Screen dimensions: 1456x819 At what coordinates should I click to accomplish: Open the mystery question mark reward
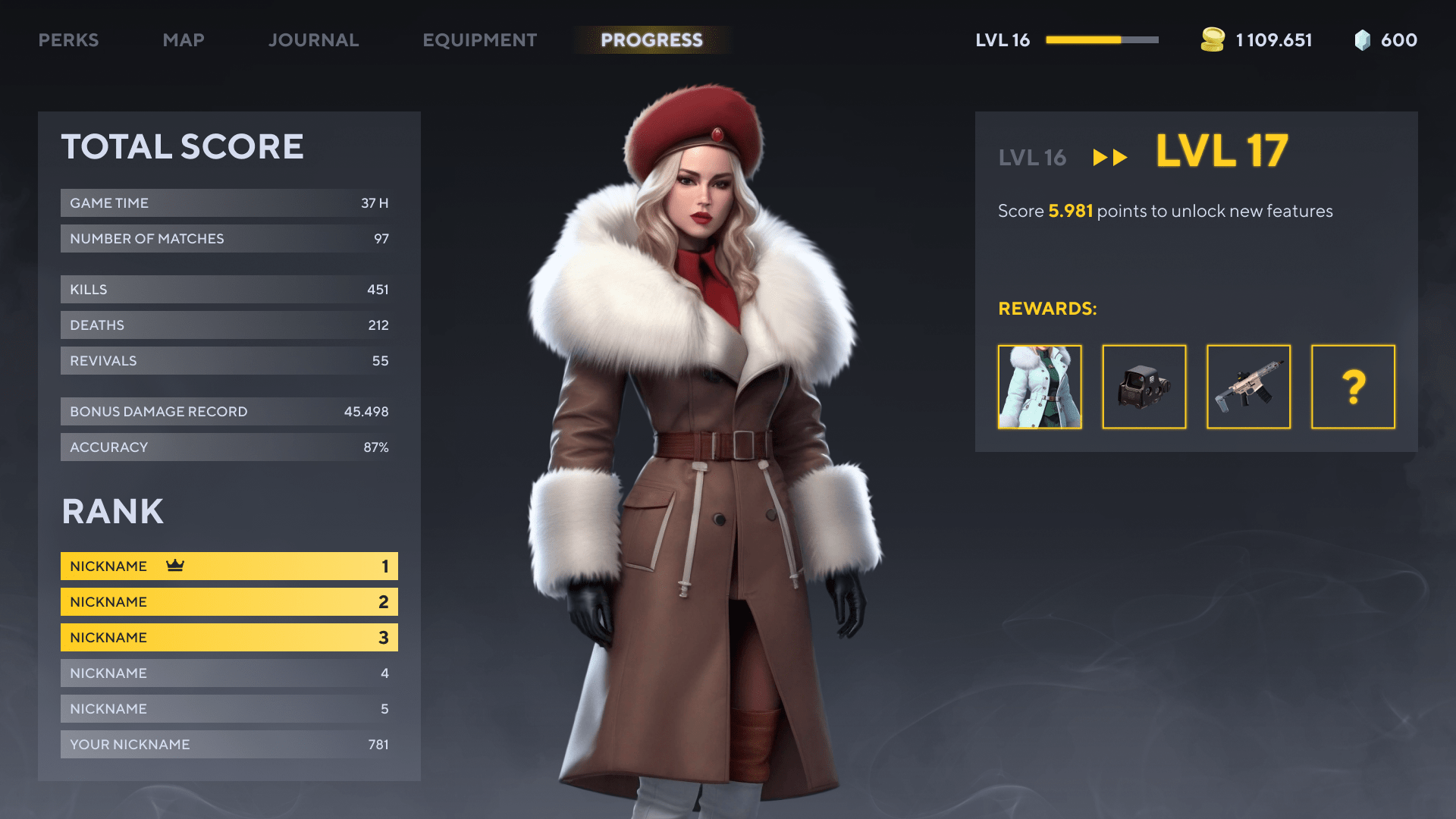pyautogui.click(x=1353, y=387)
